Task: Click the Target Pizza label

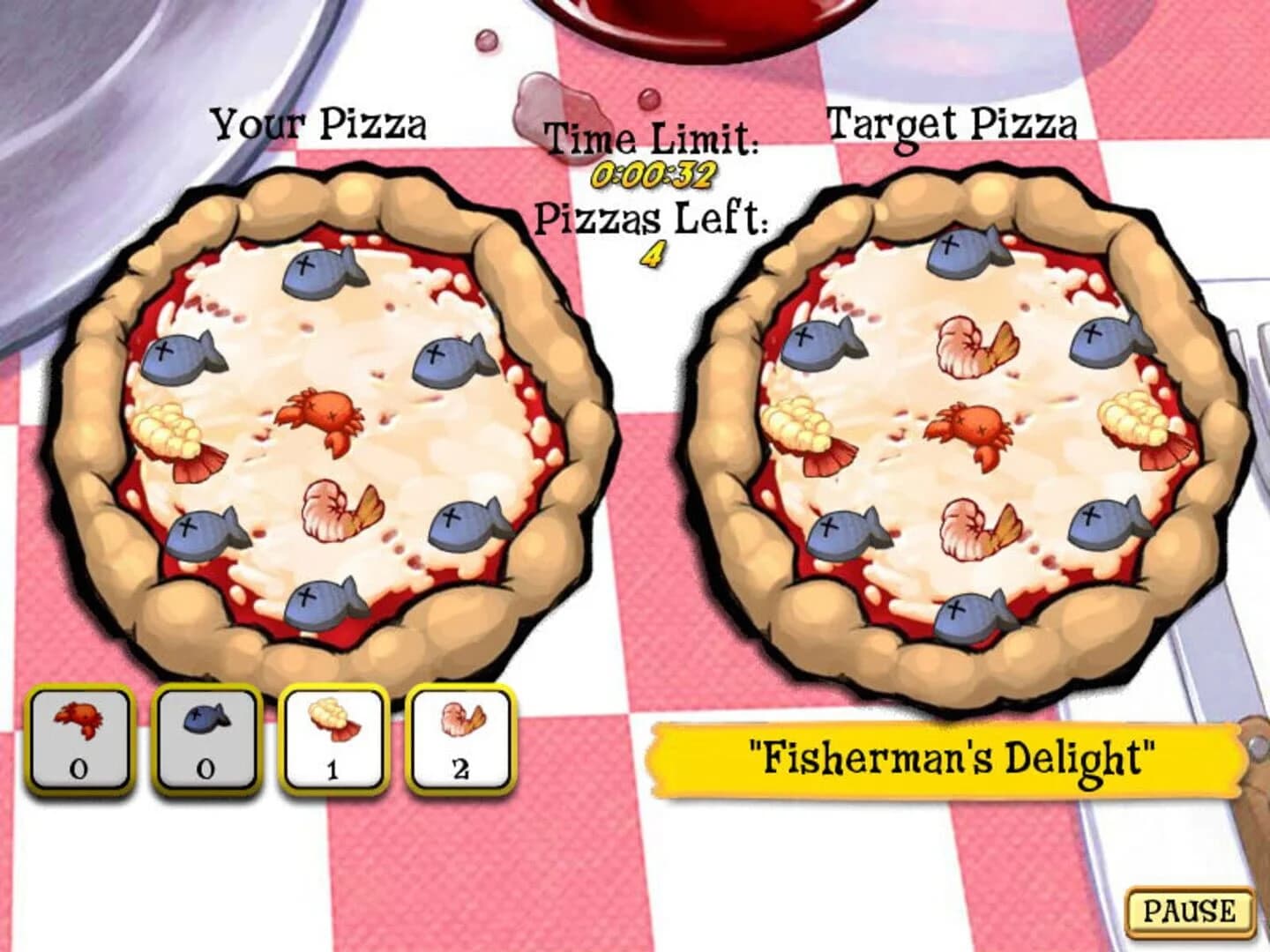Action: pos(954,122)
